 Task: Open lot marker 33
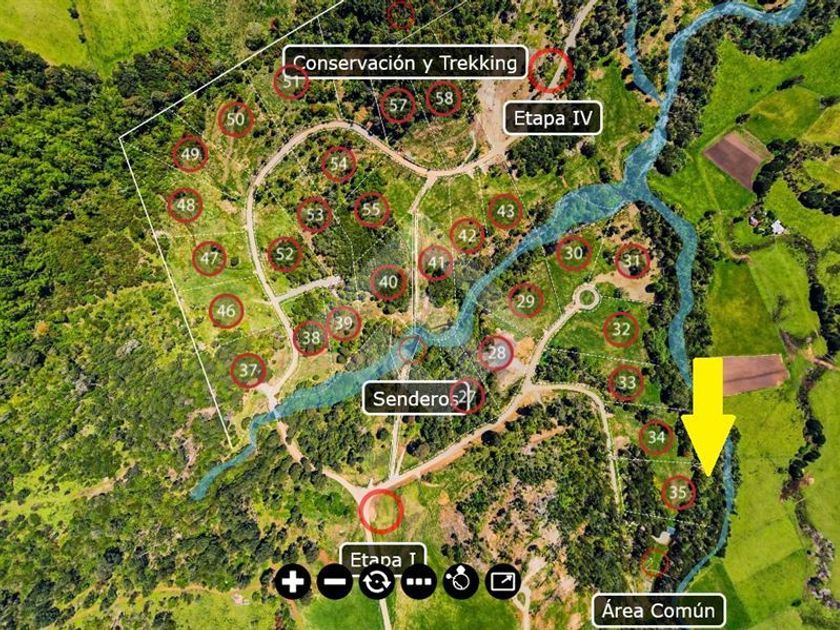(626, 382)
